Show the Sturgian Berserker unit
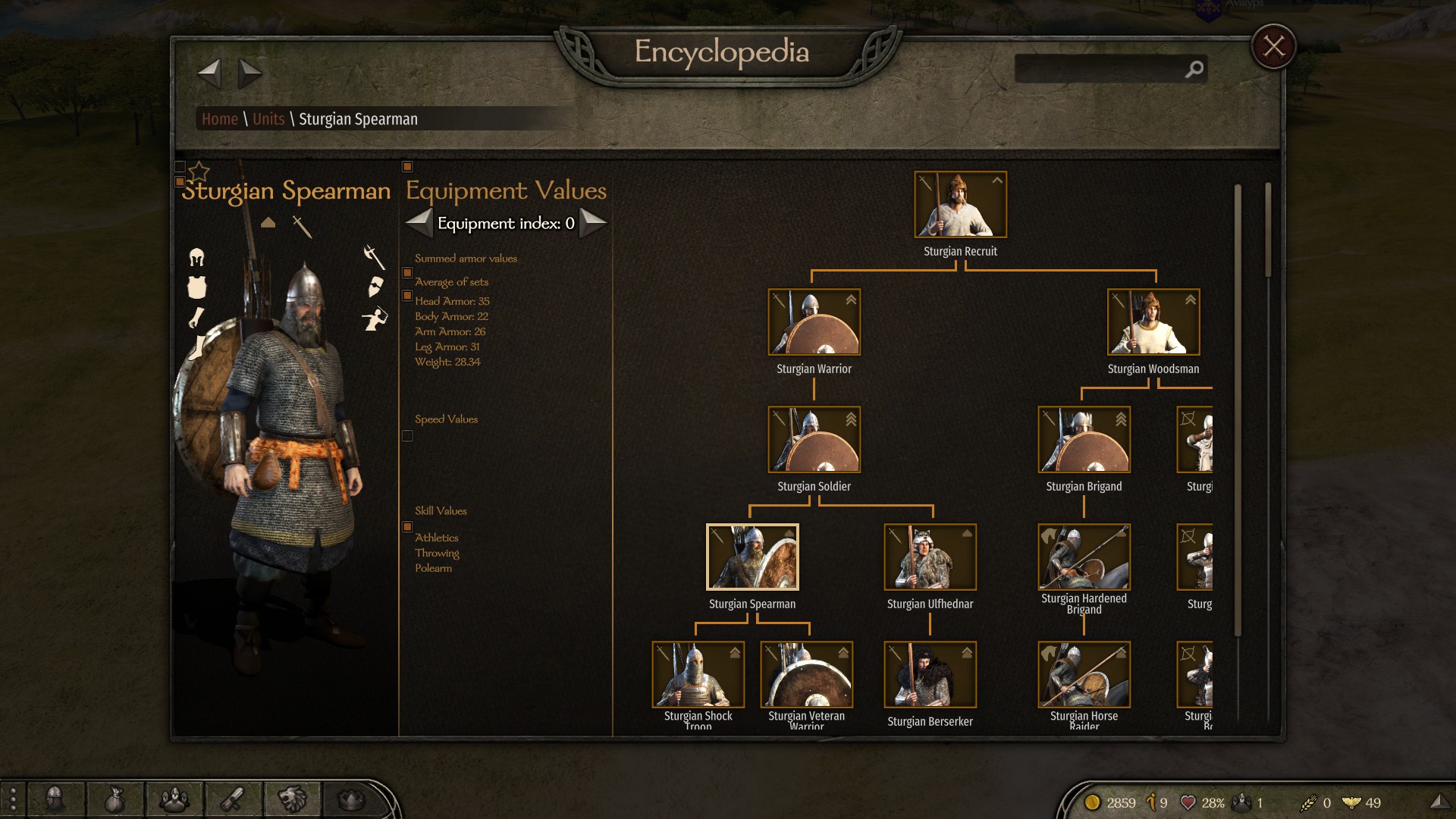Viewport: 1456px width, 819px height. (x=930, y=675)
